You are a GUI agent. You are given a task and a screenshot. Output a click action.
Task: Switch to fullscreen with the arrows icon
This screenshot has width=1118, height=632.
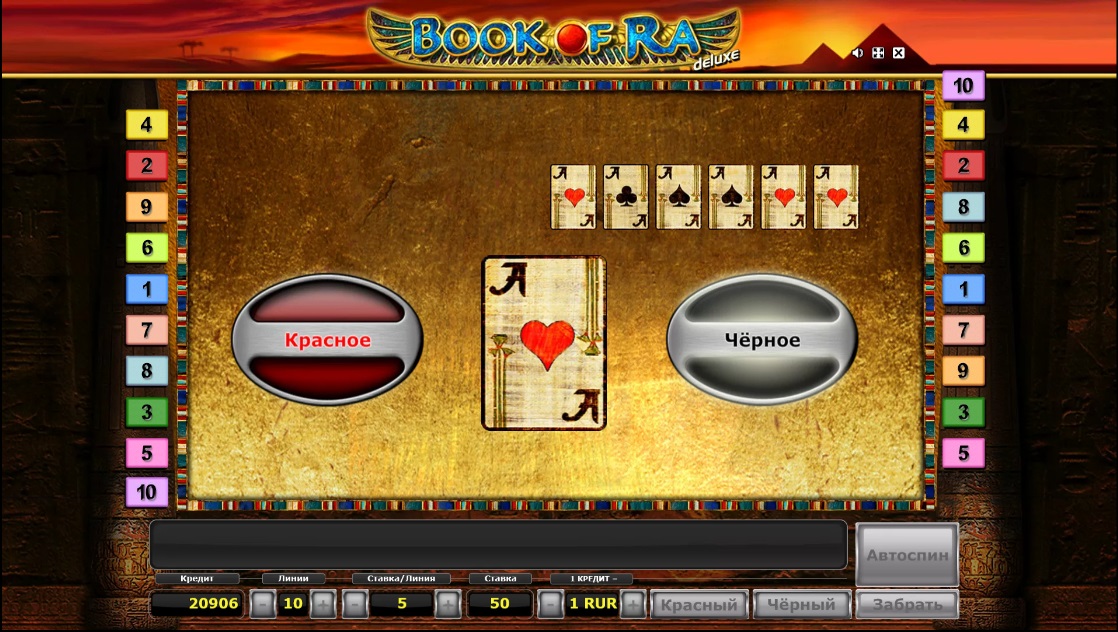click(878, 53)
